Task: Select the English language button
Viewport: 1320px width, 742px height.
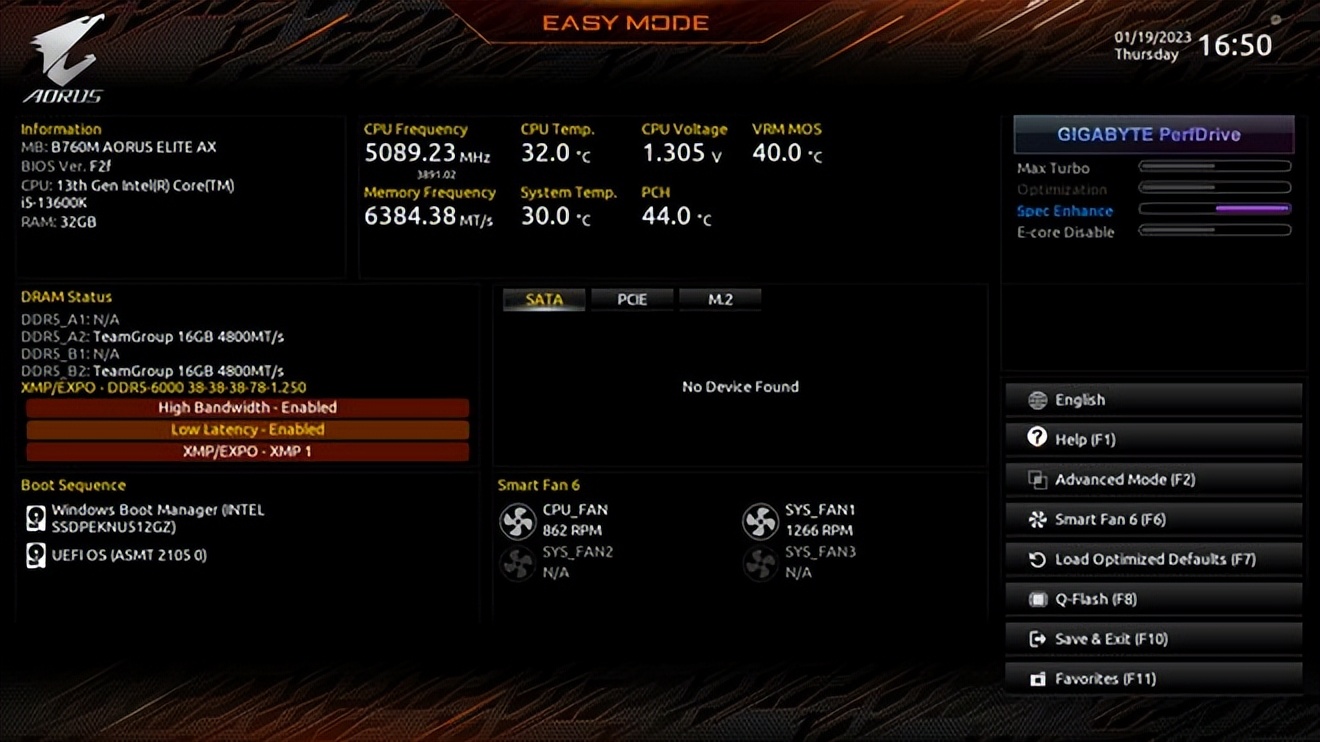Action: pos(1153,400)
